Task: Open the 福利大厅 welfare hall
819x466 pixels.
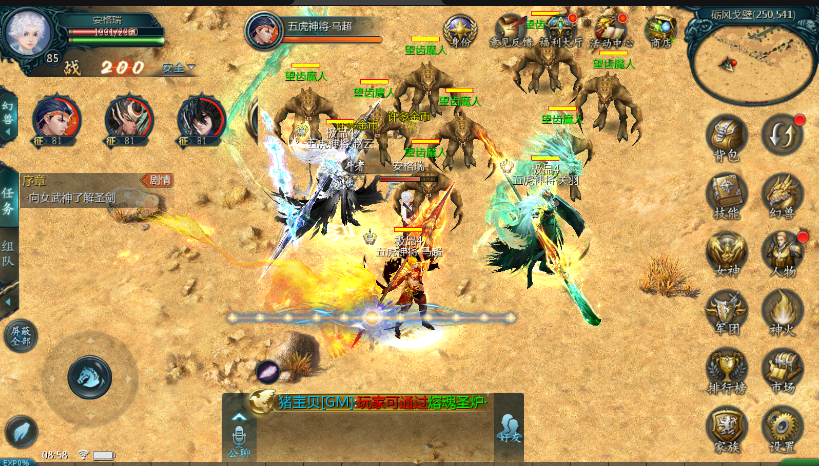Action: coord(560,30)
